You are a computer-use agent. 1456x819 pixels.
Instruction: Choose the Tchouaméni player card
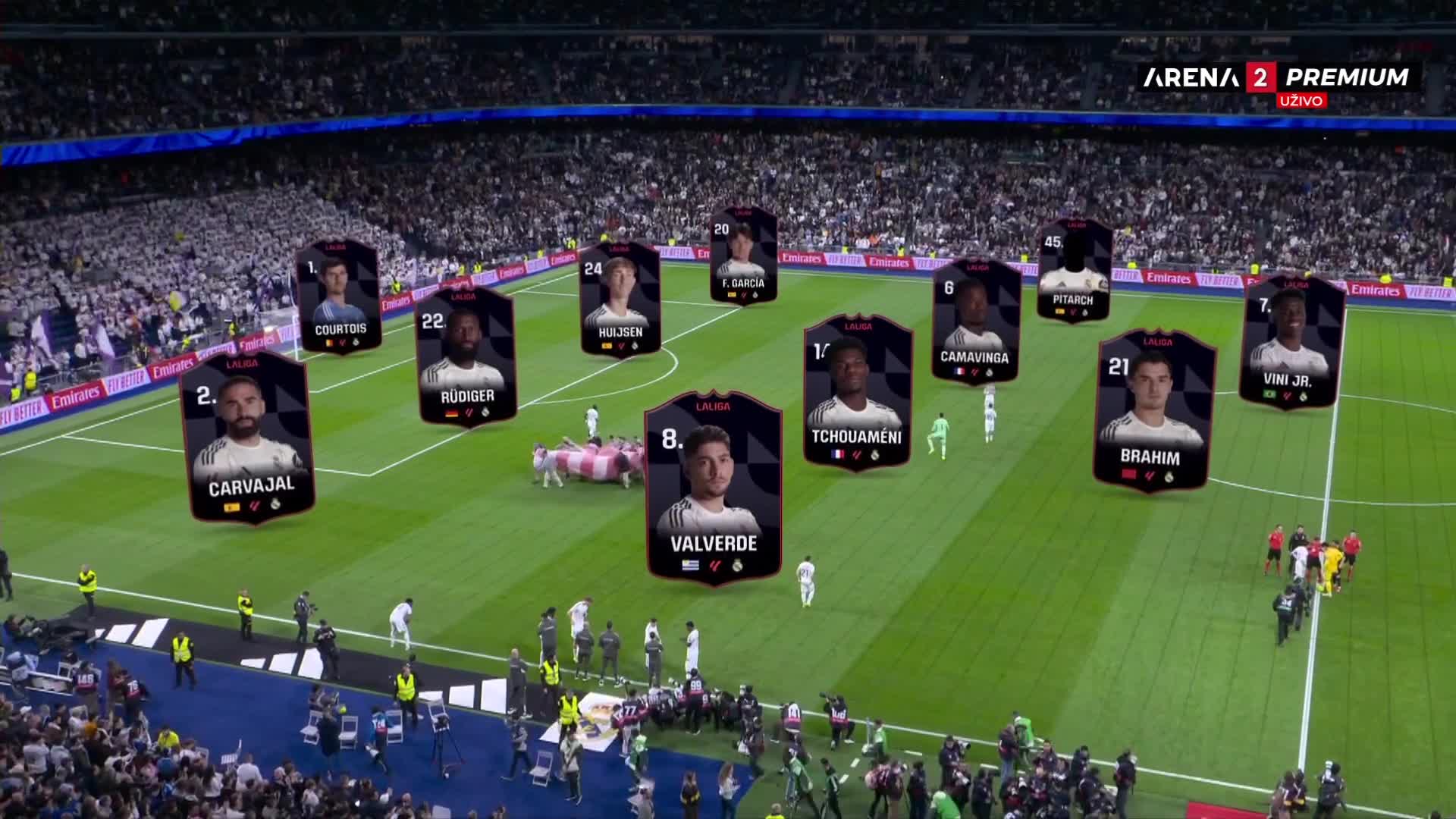pyautogui.click(x=857, y=392)
